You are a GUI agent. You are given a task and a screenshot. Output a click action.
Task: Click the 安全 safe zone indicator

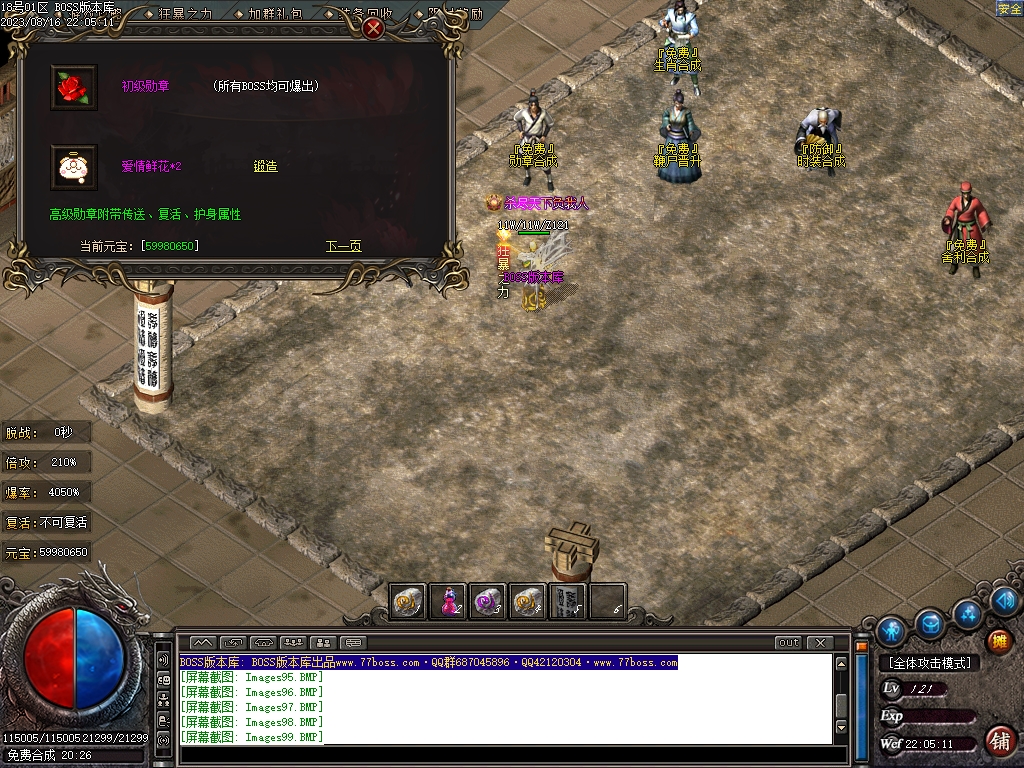(x=1009, y=9)
